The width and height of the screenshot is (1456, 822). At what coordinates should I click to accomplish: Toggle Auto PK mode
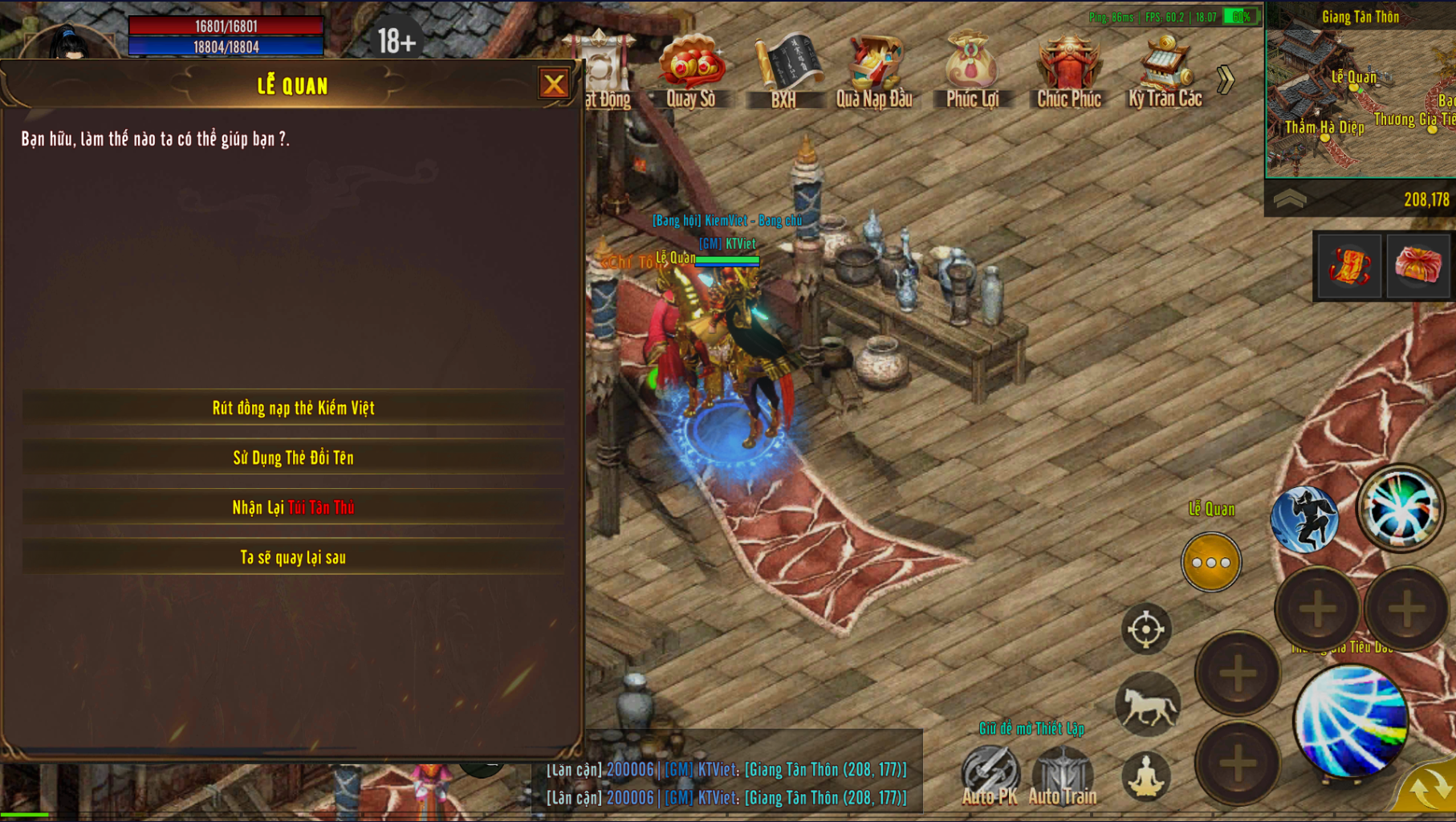[x=990, y=774]
